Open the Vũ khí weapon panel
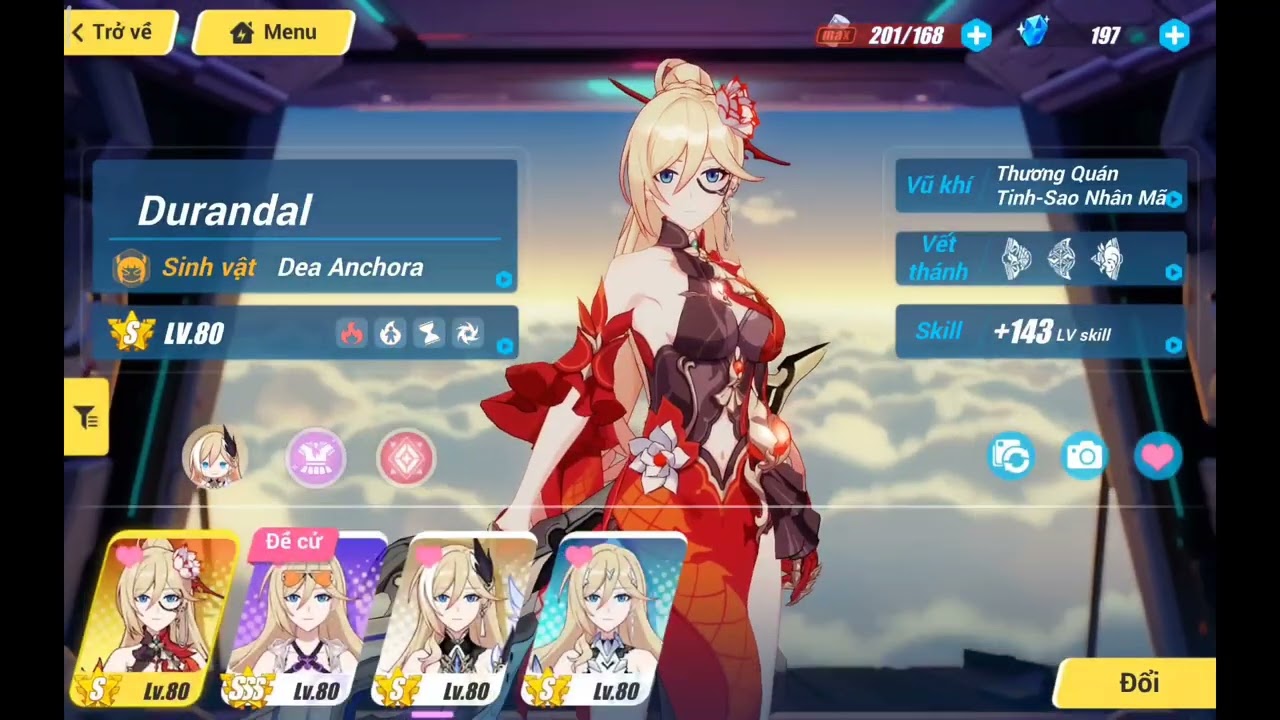This screenshot has height=720, width=1280. point(1040,186)
